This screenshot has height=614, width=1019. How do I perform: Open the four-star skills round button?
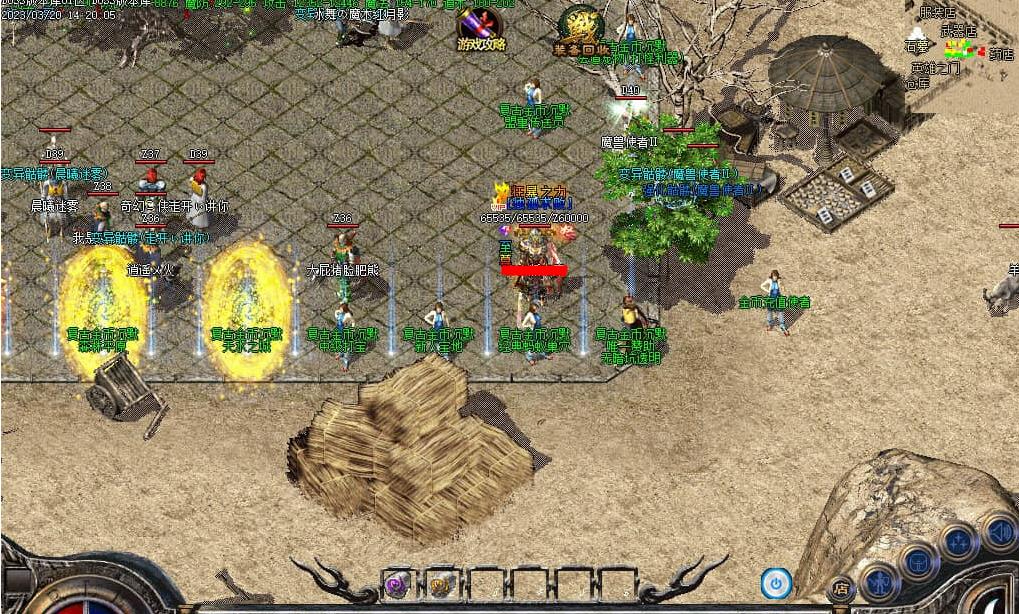click(x=958, y=543)
